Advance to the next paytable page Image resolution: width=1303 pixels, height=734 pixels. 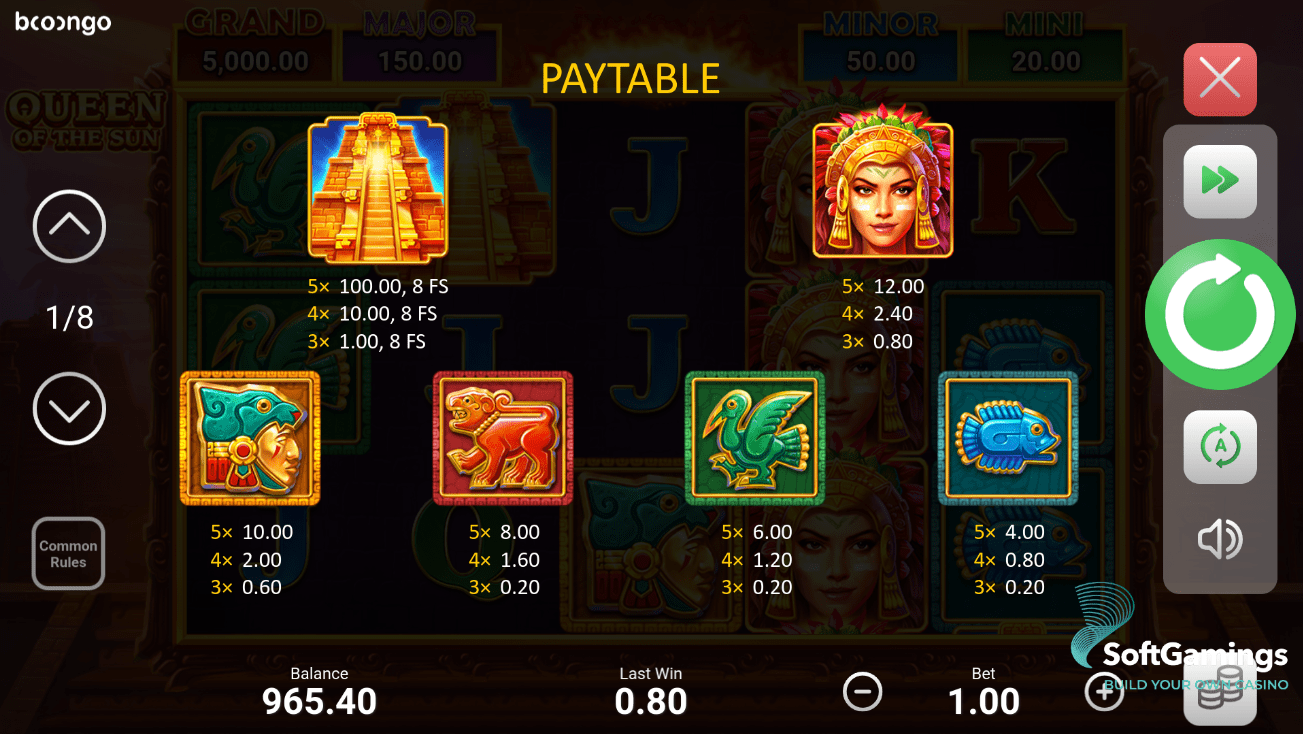pos(69,408)
